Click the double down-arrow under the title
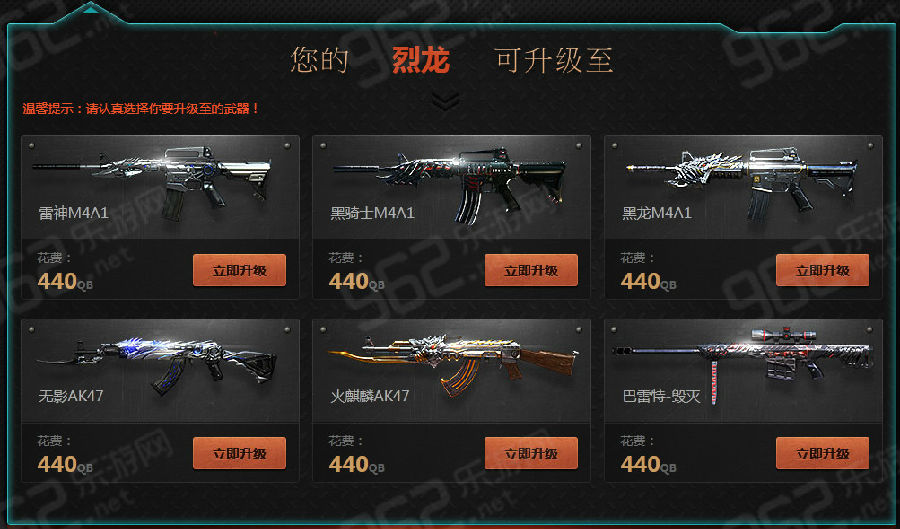 [x=447, y=100]
